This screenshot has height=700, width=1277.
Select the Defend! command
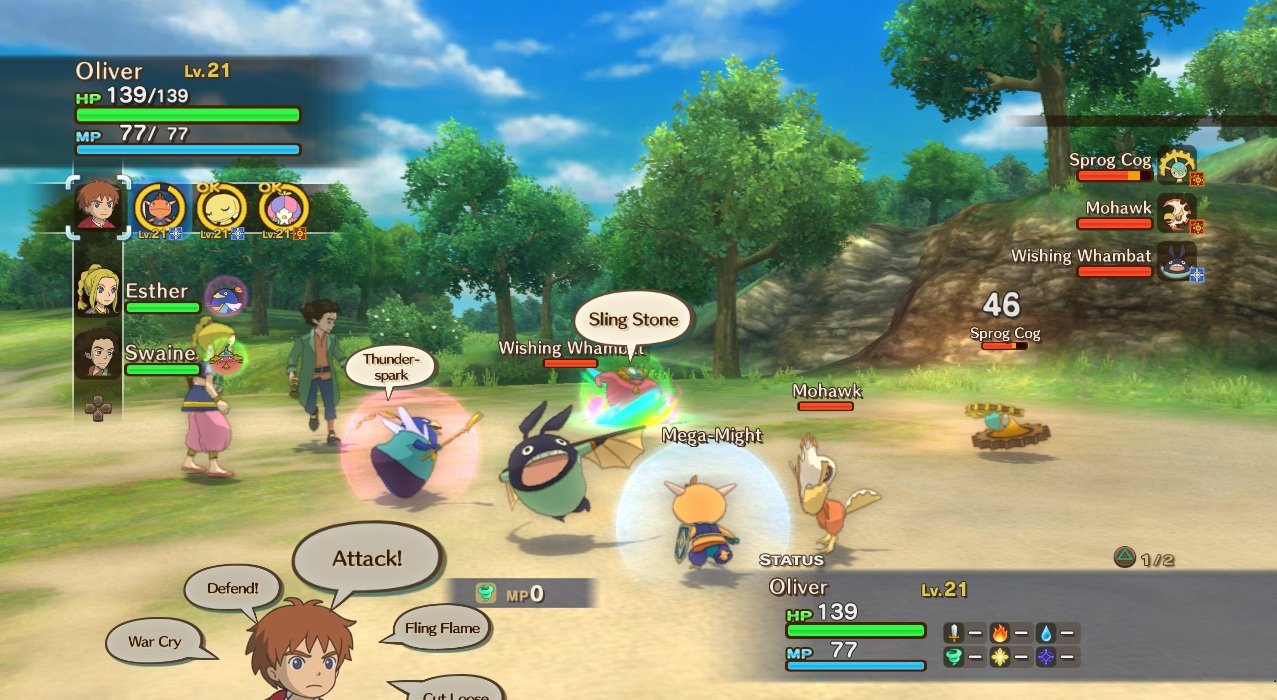point(233,589)
